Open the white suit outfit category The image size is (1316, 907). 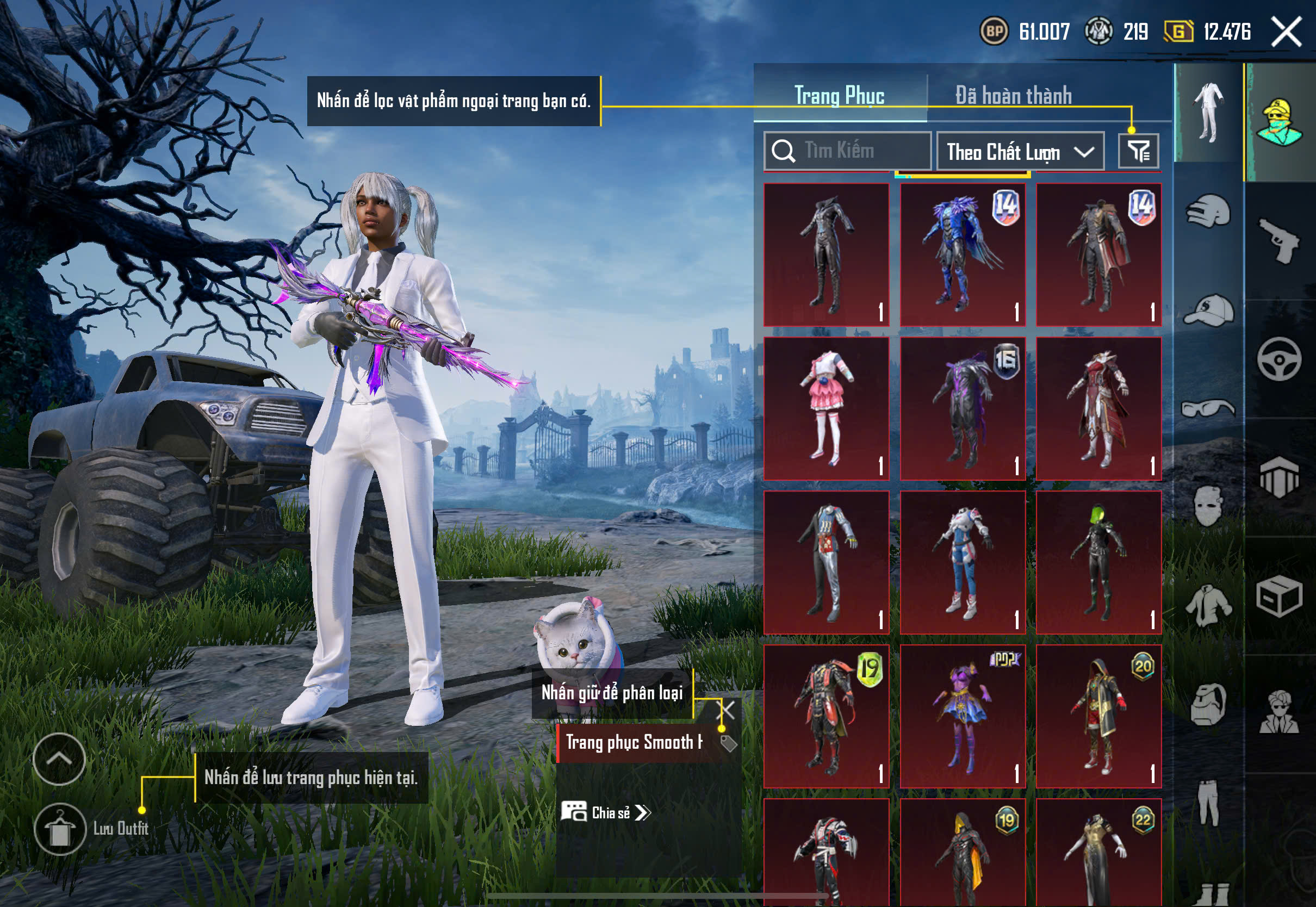point(1209,112)
